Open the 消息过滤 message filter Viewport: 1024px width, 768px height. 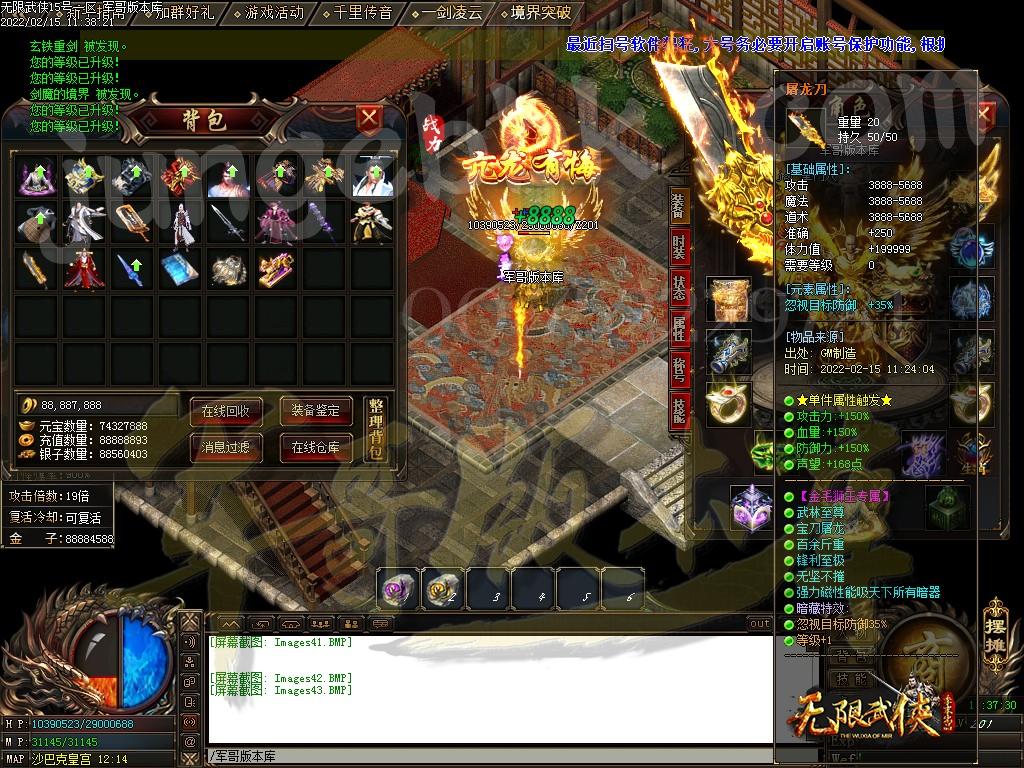(226, 447)
